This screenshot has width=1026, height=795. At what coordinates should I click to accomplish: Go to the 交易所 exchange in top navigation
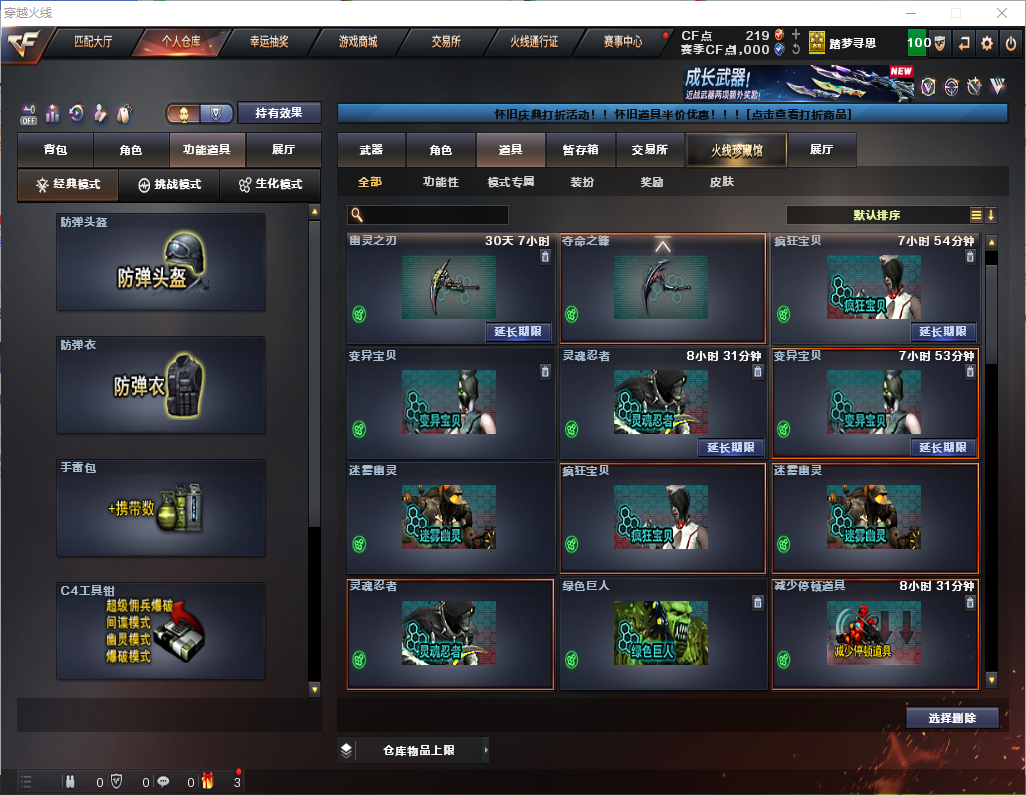(x=446, y=42)
